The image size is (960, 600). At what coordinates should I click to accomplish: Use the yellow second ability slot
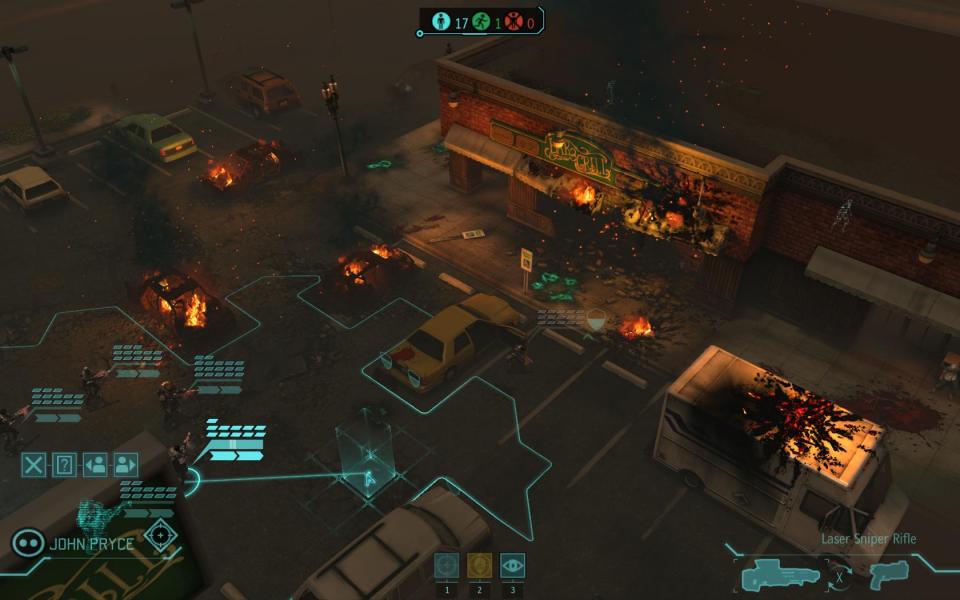479,566
